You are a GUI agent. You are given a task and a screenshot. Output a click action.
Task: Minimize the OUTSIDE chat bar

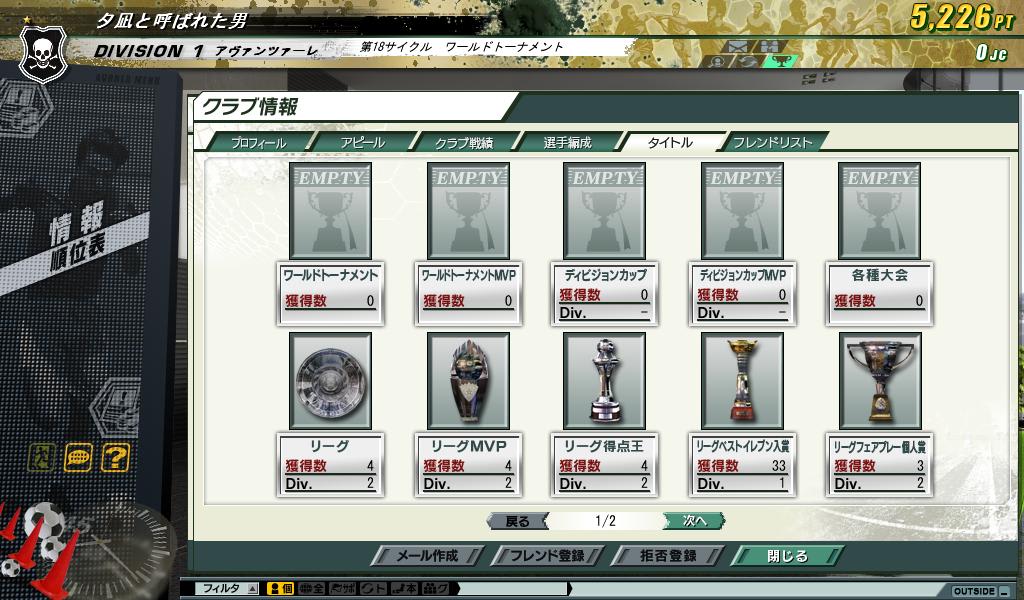coord(1004,591)
